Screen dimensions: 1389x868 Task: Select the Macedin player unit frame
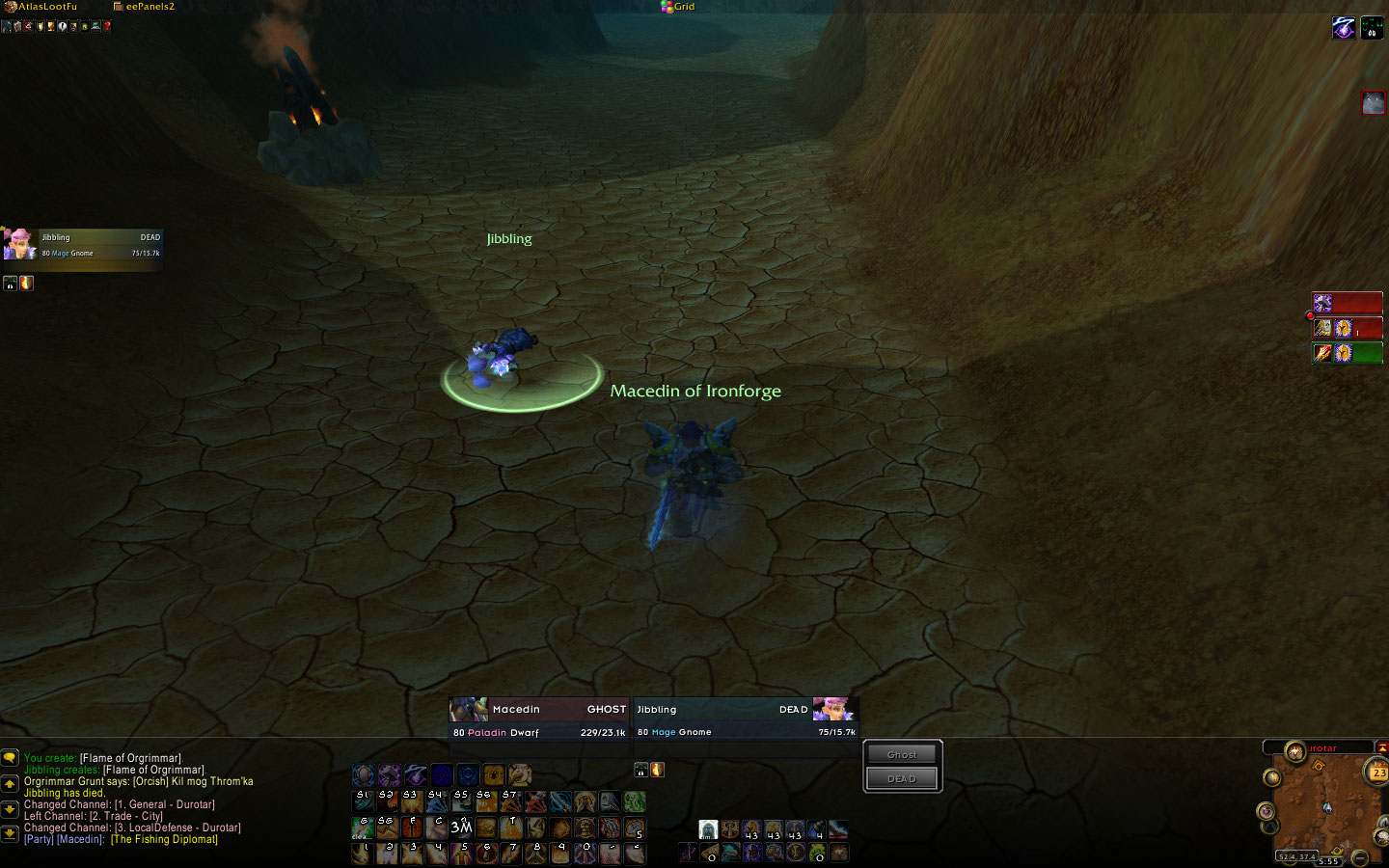click(539, 720)
